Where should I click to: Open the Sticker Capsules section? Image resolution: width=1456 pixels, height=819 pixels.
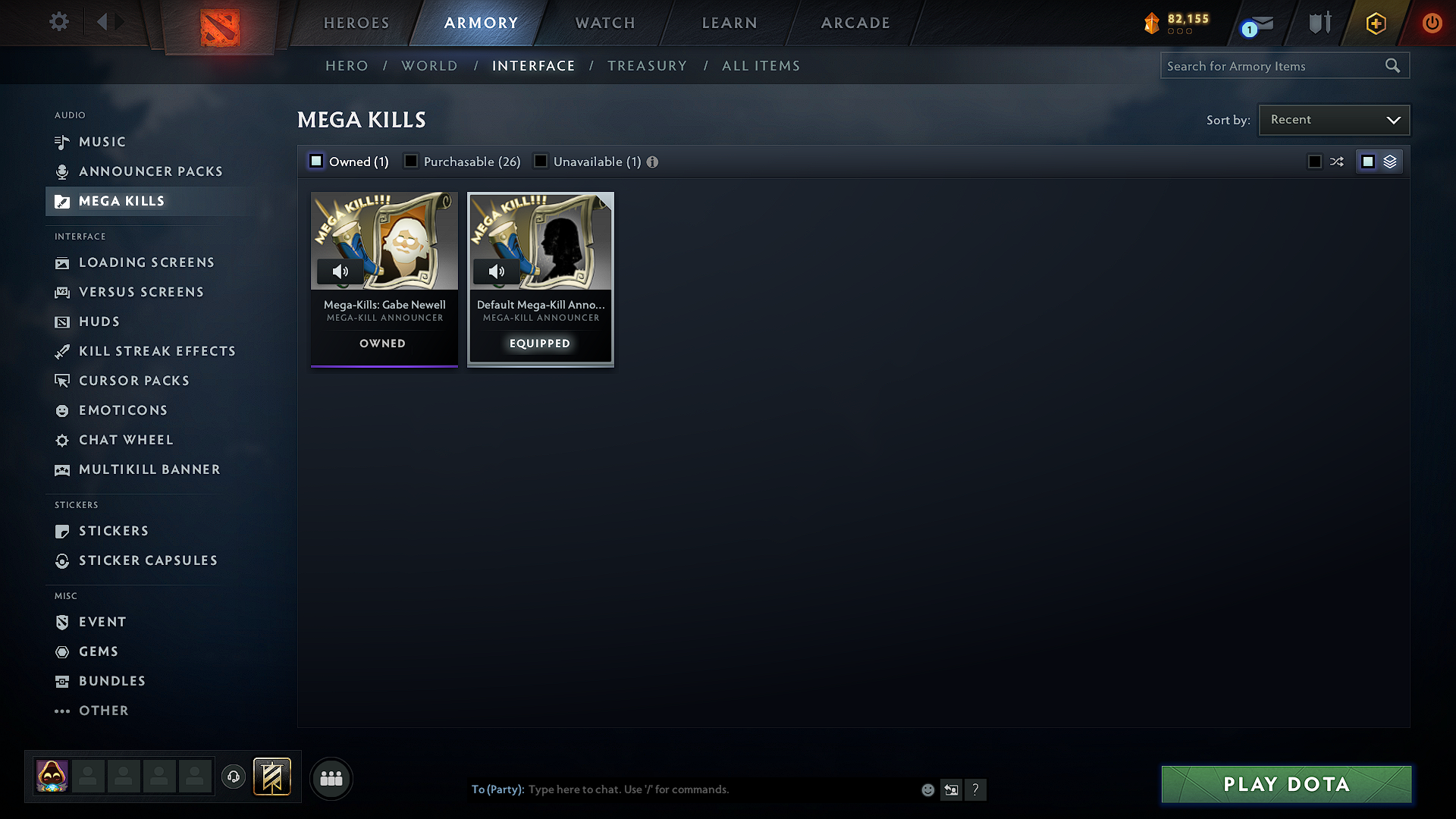(148, 560)
